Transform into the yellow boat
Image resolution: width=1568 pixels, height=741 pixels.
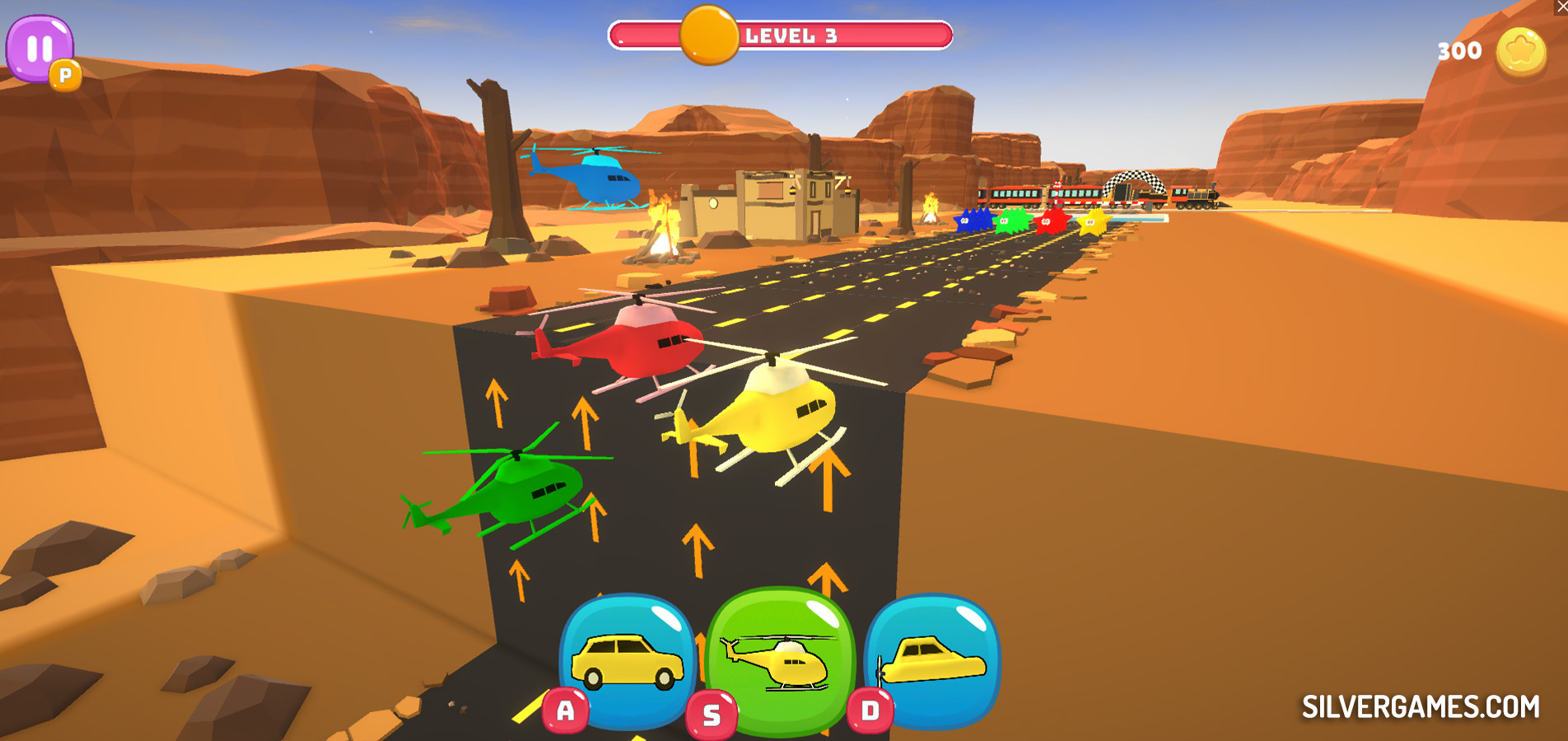933,659
